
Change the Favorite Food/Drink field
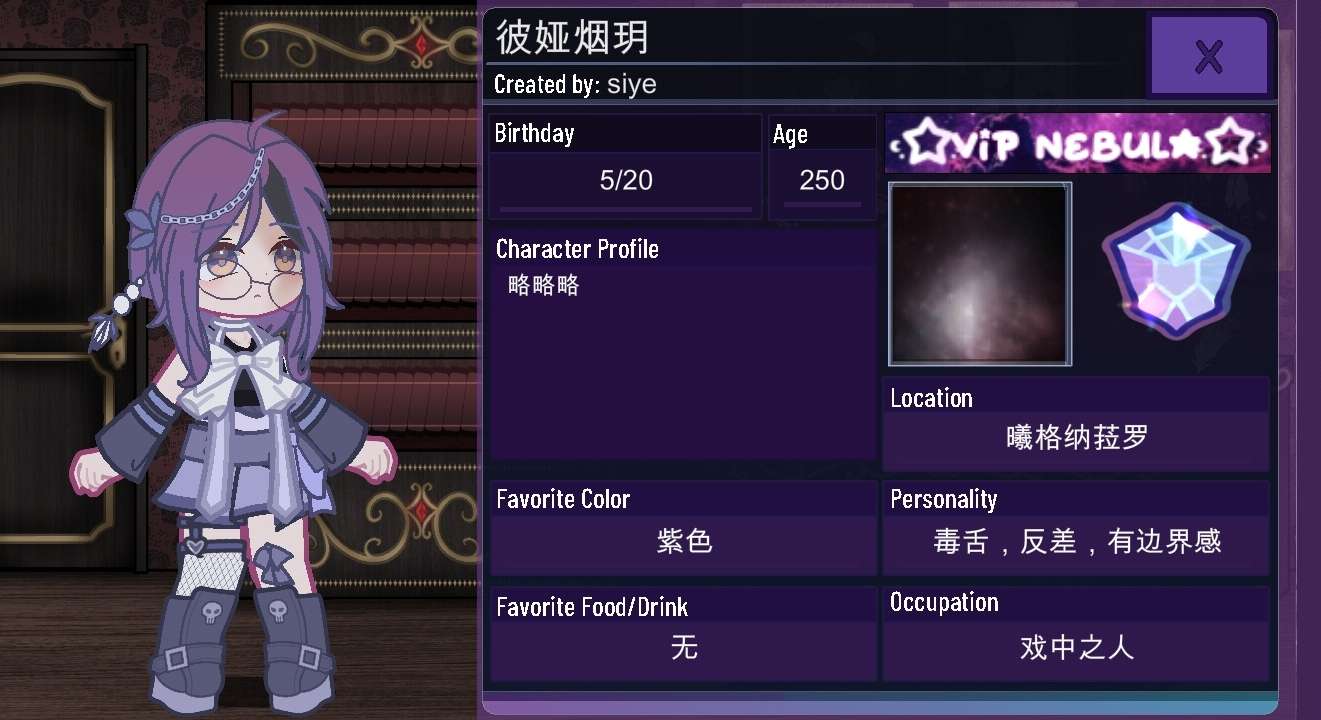[684, 649]
